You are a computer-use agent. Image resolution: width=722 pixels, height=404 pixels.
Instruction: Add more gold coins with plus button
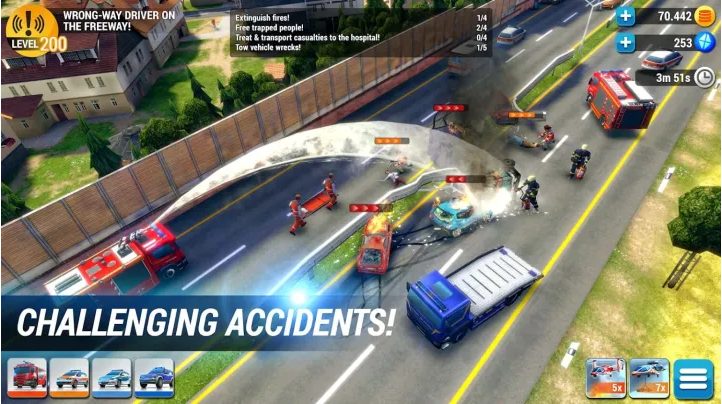pyautogui.click(x=626, y=15)
